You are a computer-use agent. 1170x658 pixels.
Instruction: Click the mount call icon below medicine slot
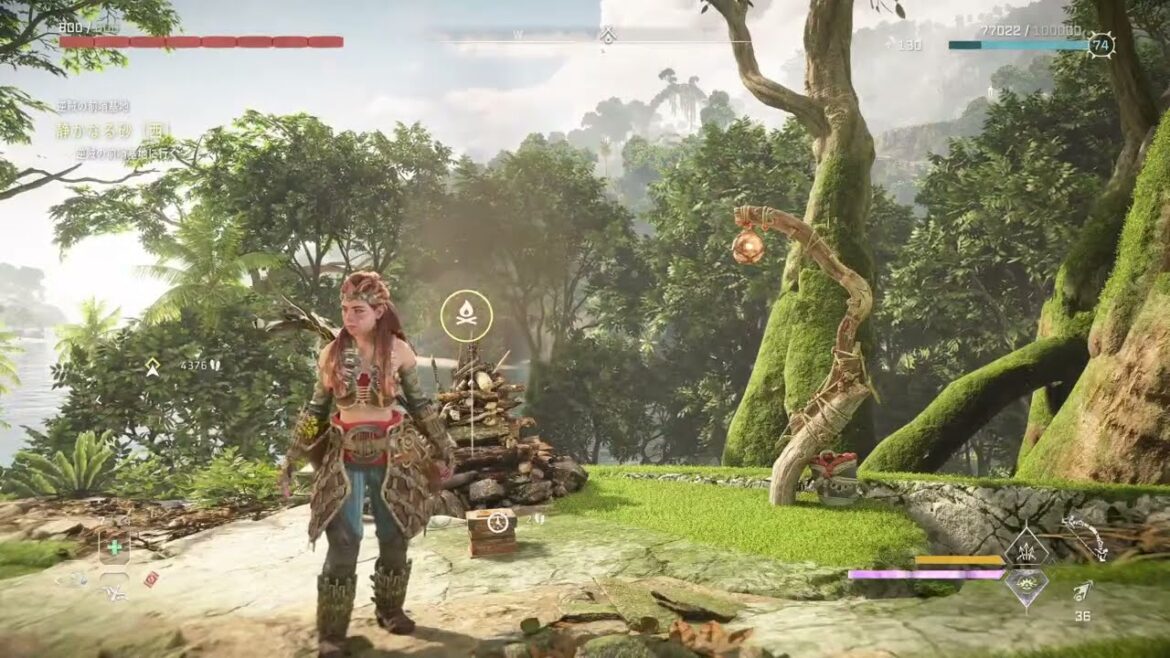click(x=113, y=595)
